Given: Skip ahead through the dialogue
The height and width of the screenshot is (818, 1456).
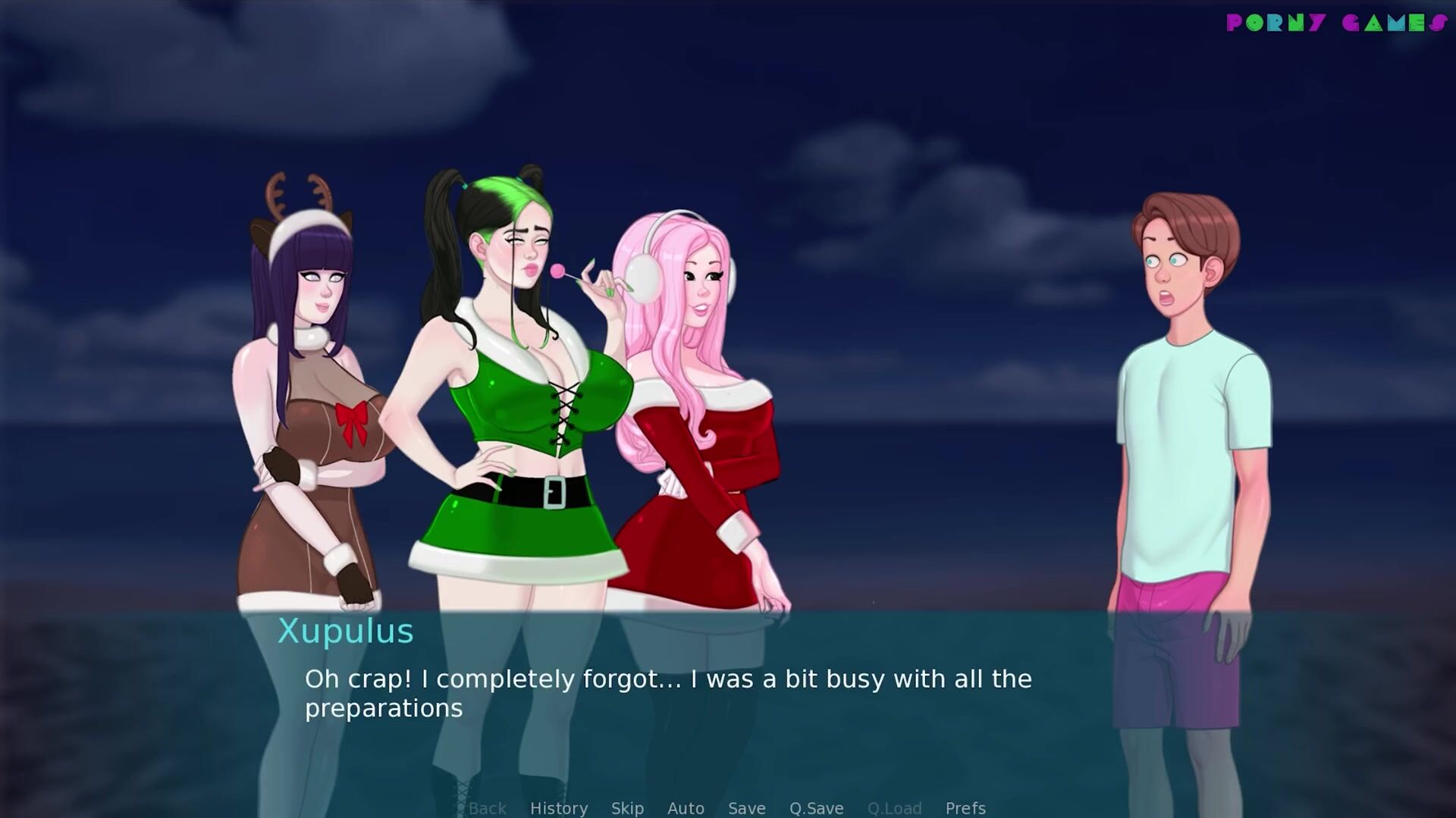Looking at the screenshot, I should click(627, 808).
